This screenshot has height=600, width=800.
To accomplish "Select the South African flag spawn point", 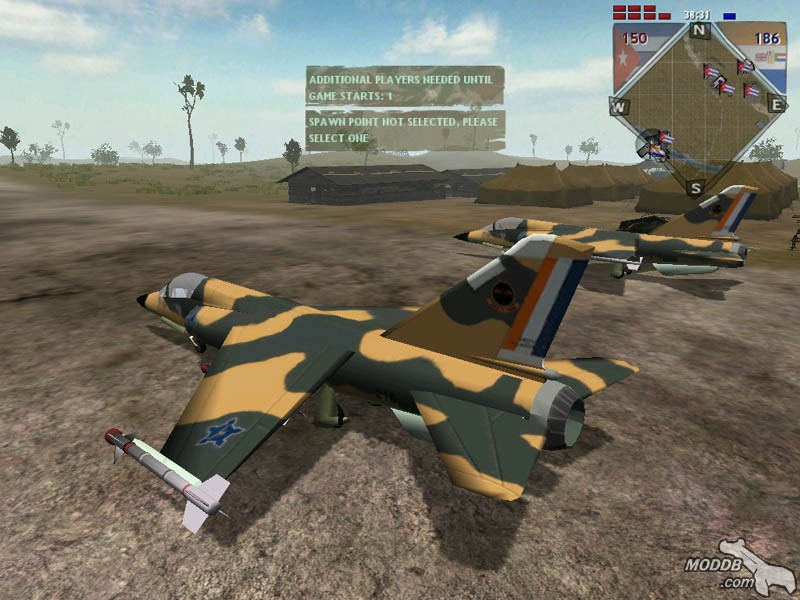I will coord(657,152).
